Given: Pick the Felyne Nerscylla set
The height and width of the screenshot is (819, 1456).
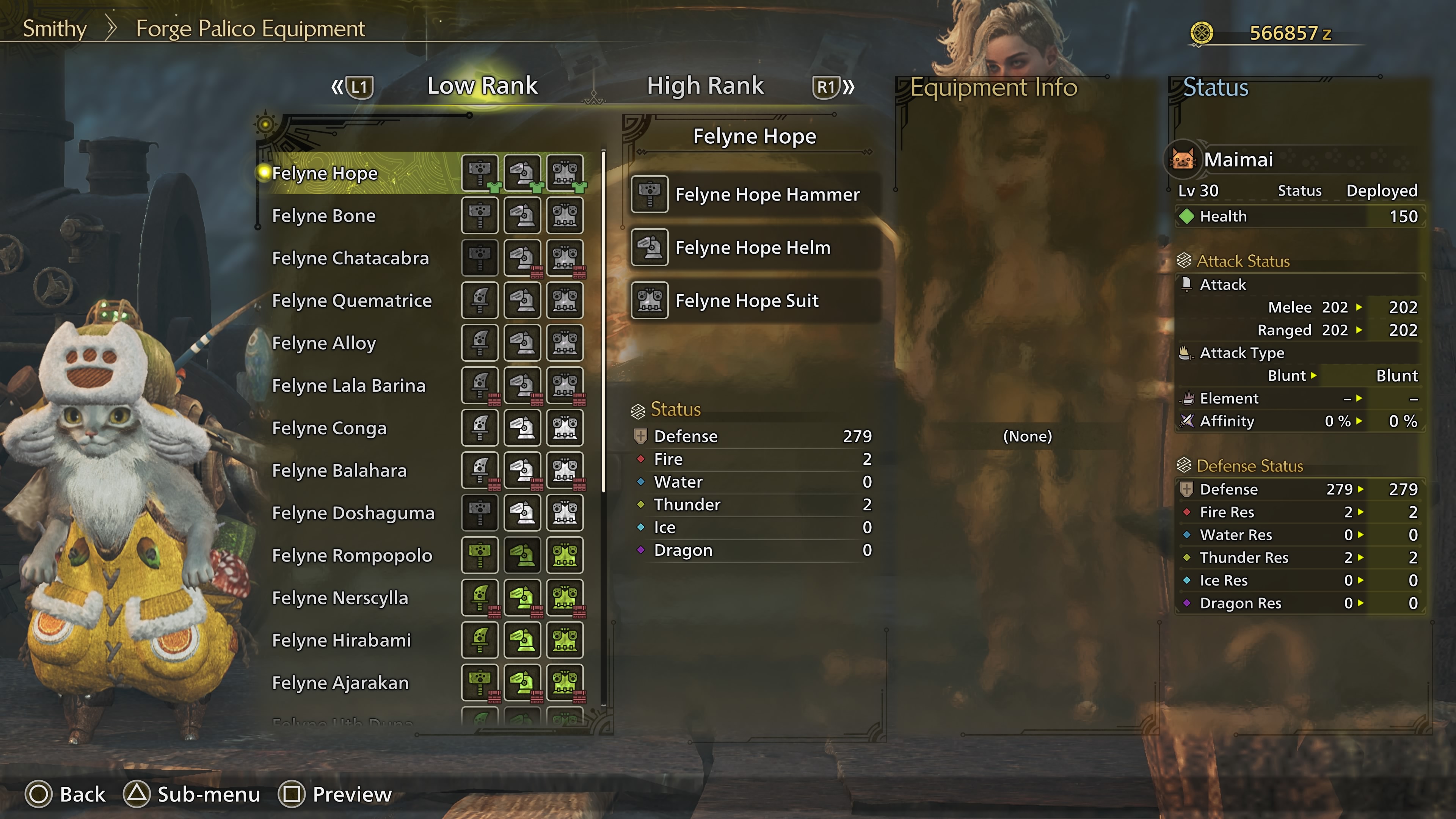Looking at the screenshot, I should pos(340,598).
